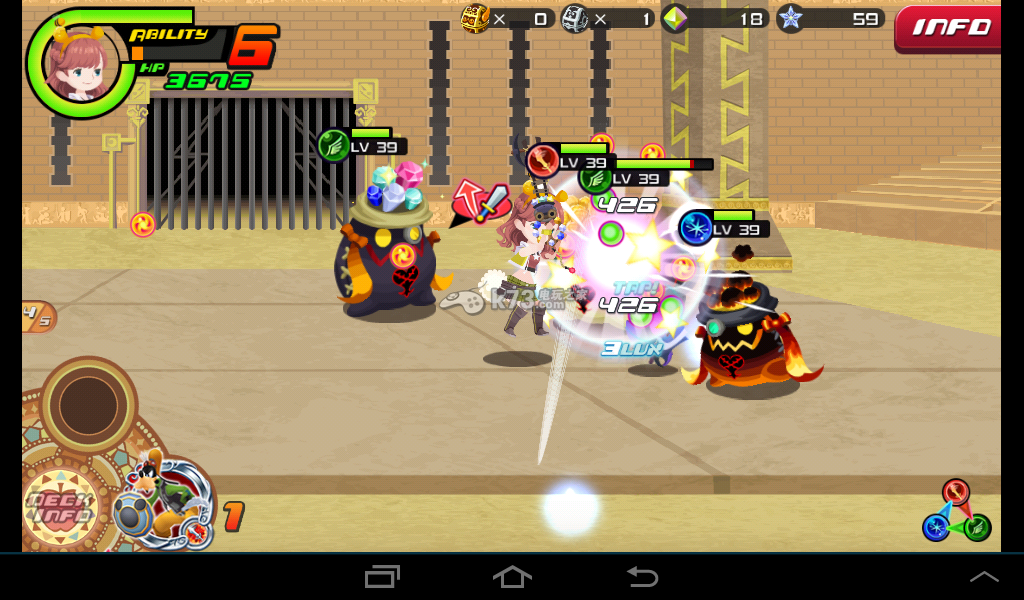Expand the navigation bar up-arrow
This screenshot has height=600, width=1024.
984,576
